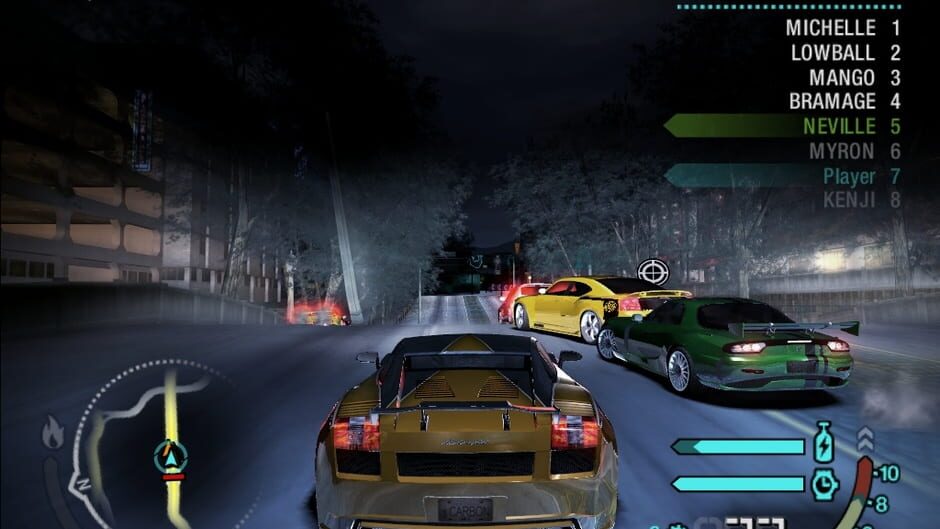Click the player arrow marker on the minimap
The height and width of the screenshot is (529, 940).
tap(171, 457)
